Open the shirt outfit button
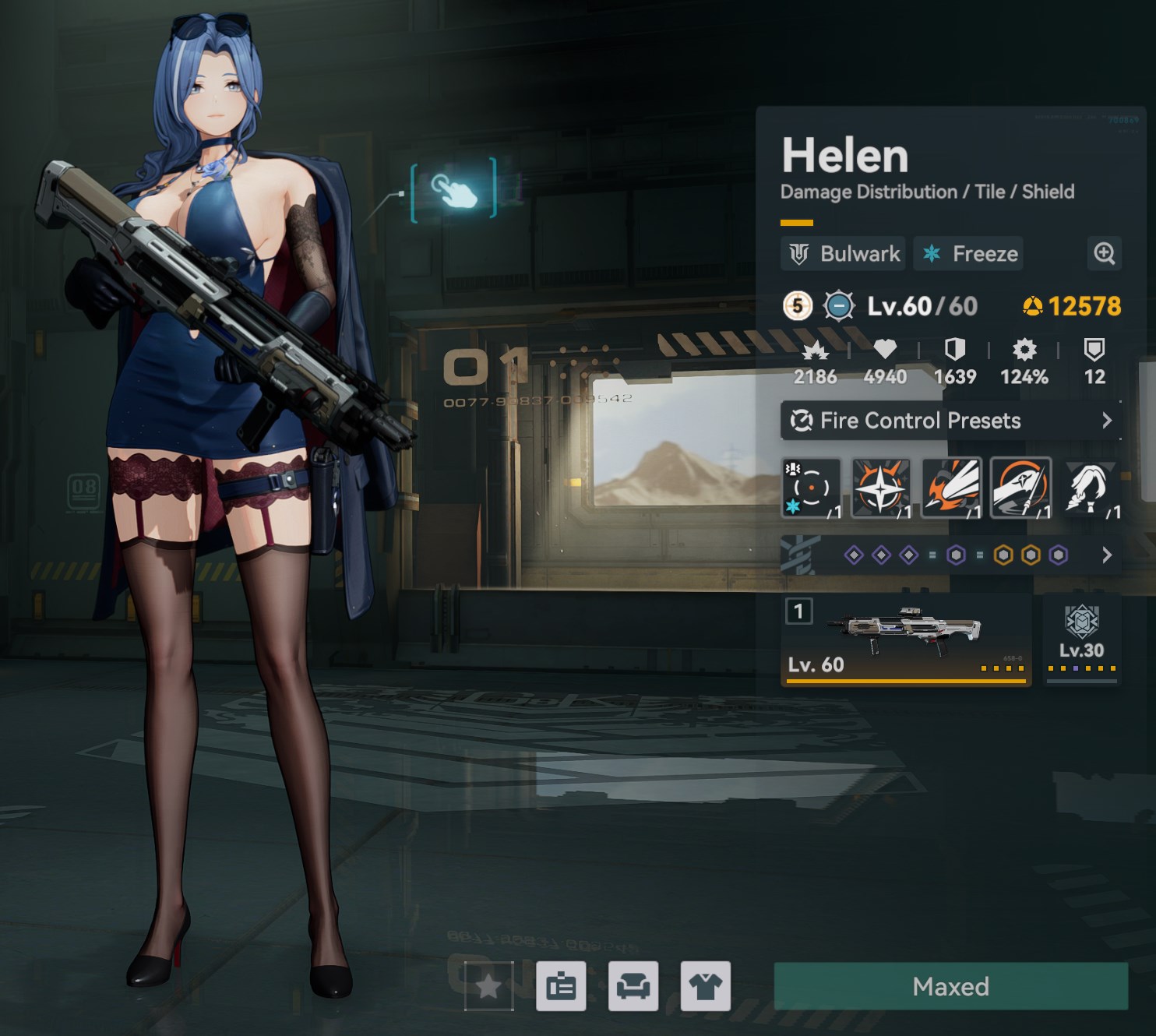The height and width of the screenshot is (1036, 1156). 705,986
